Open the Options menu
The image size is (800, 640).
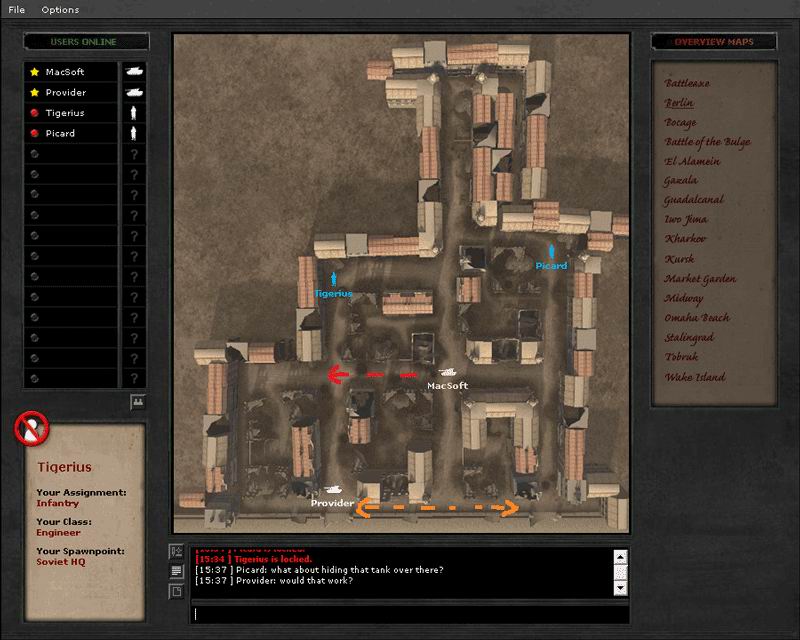[x=60, y=10]
